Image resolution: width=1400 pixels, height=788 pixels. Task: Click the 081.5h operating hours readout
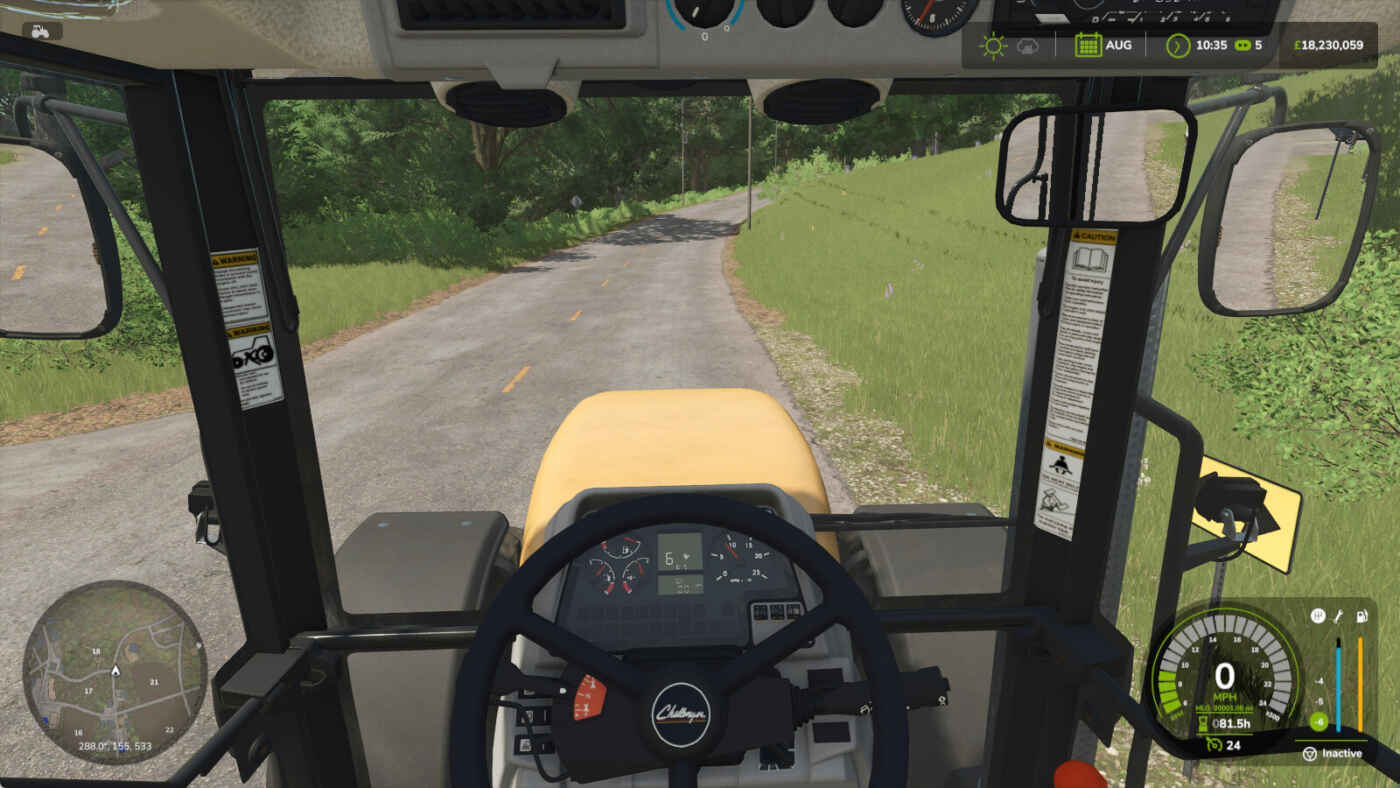pos(1233,723)
